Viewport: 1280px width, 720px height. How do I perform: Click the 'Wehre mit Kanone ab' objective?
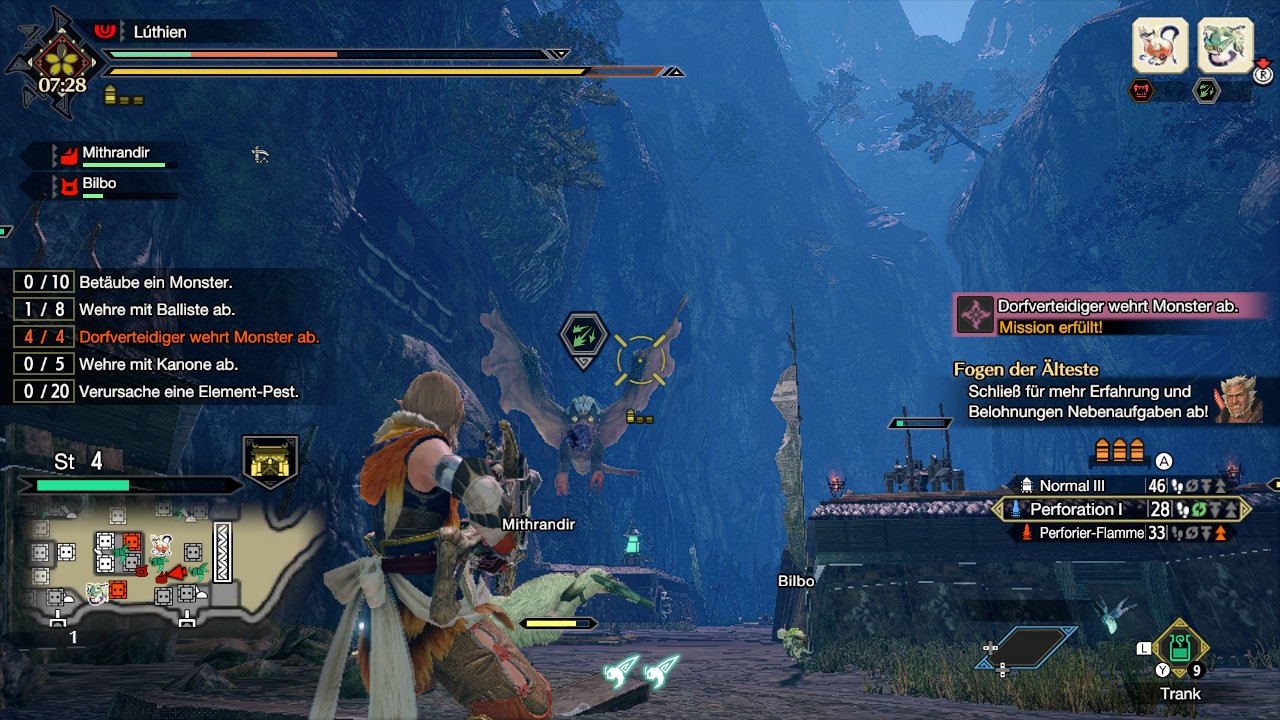(158, 364)
